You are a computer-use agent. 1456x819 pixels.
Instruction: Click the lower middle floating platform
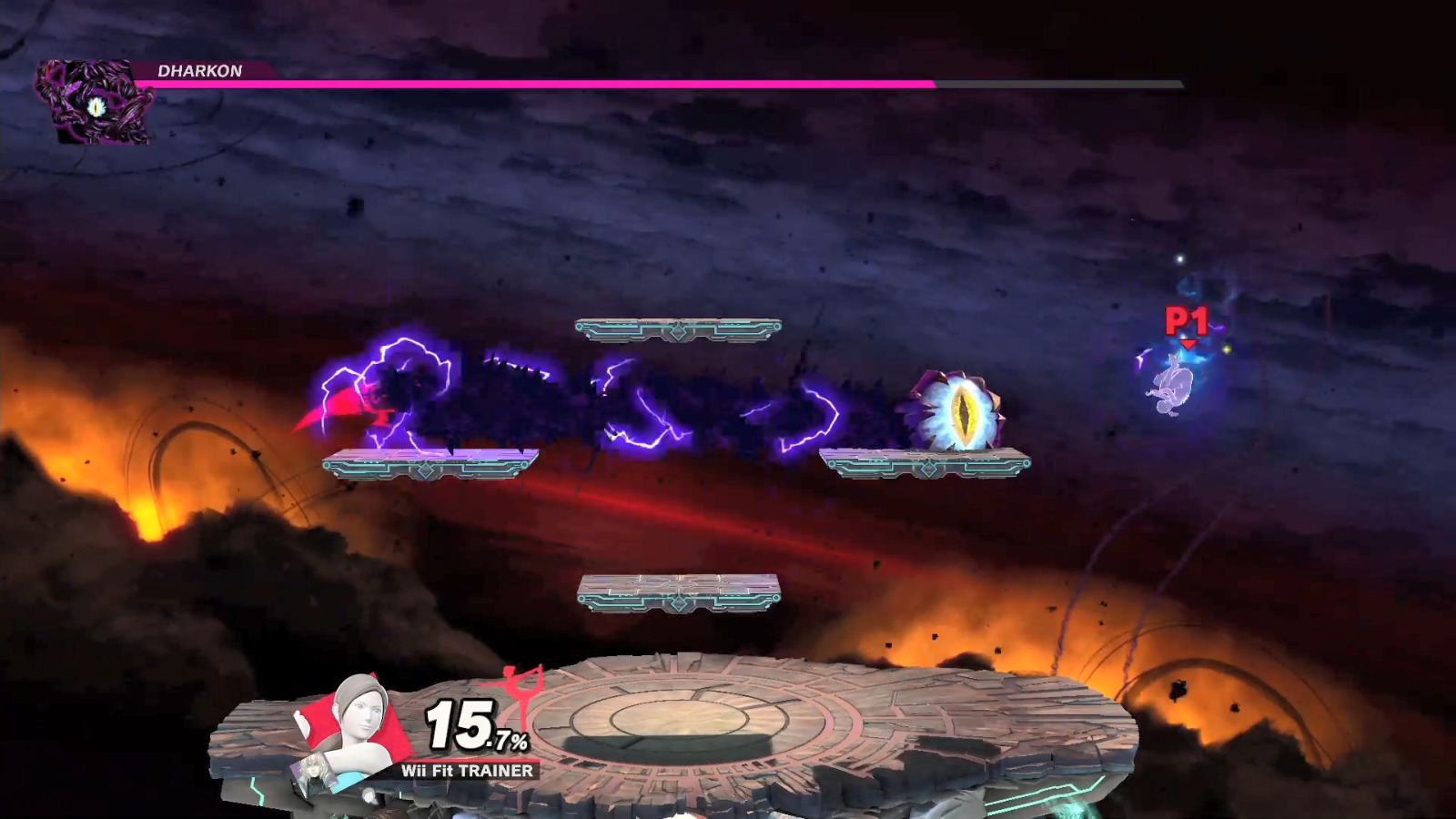pos(680,591)
